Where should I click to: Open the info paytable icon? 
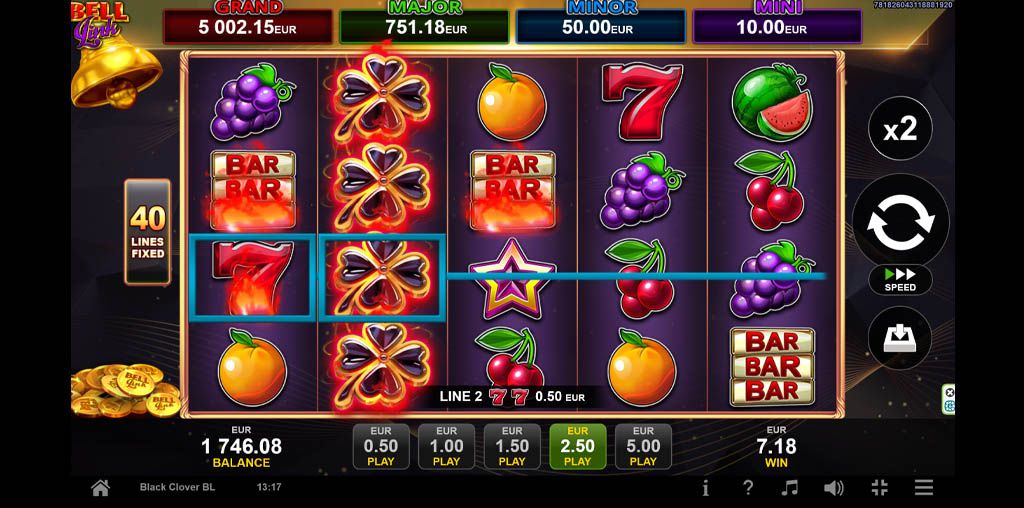tap(706, 488)
